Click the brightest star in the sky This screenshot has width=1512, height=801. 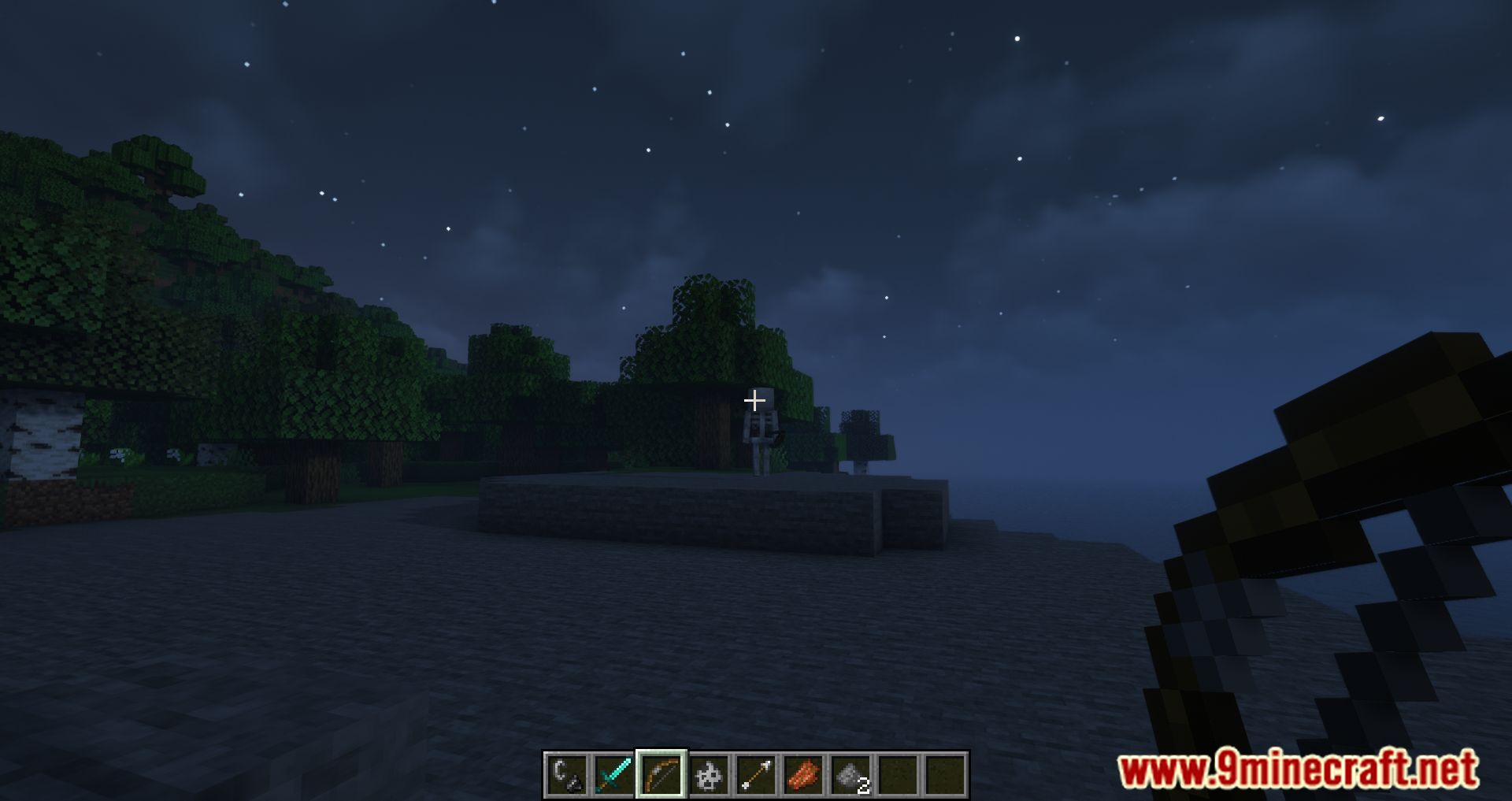pos(1016,38)
